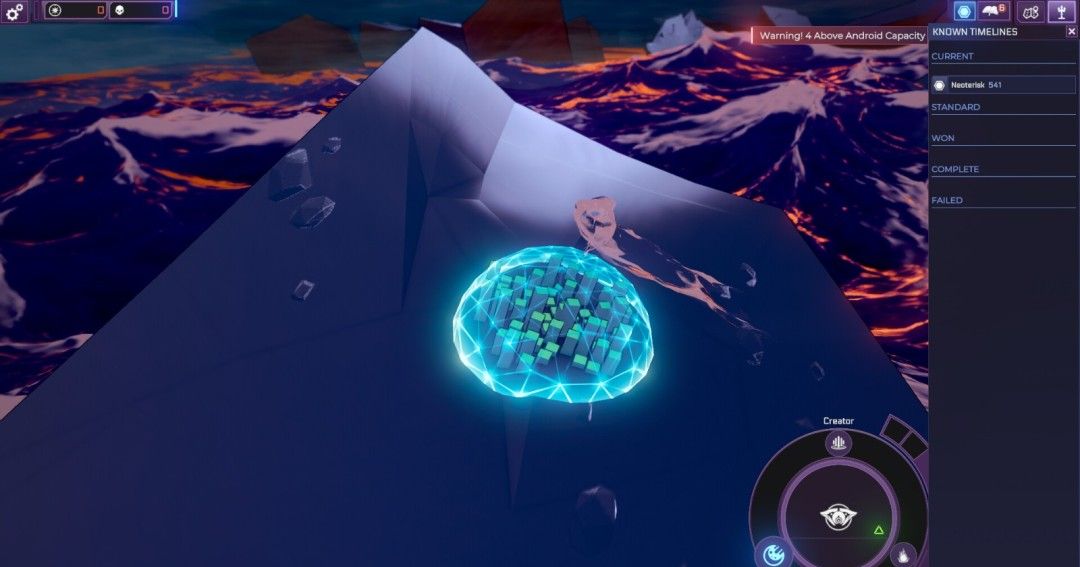Close the Known Timelines panel
The height and width of the screenshot is (567, 1080).
(x=1071, y=32)
